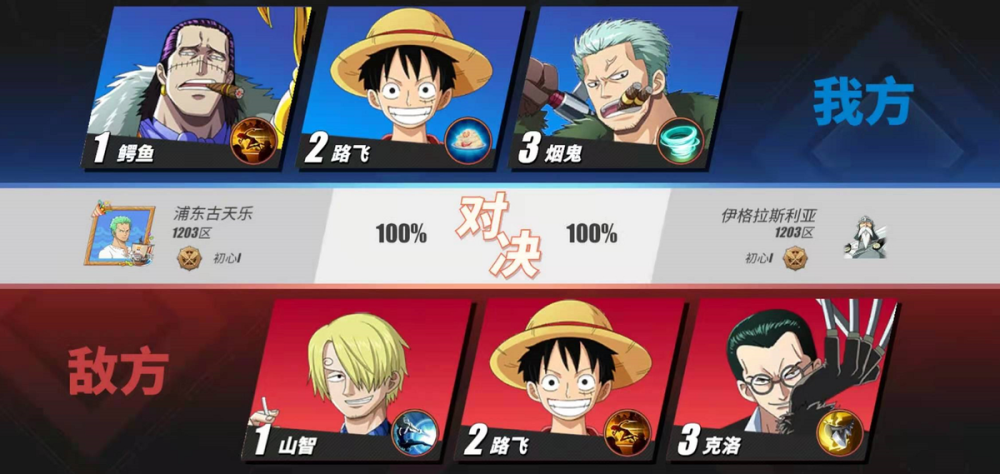1000x474 pixels.
Task: Tap 山智's blue kick skill icon
Action: 411,431
